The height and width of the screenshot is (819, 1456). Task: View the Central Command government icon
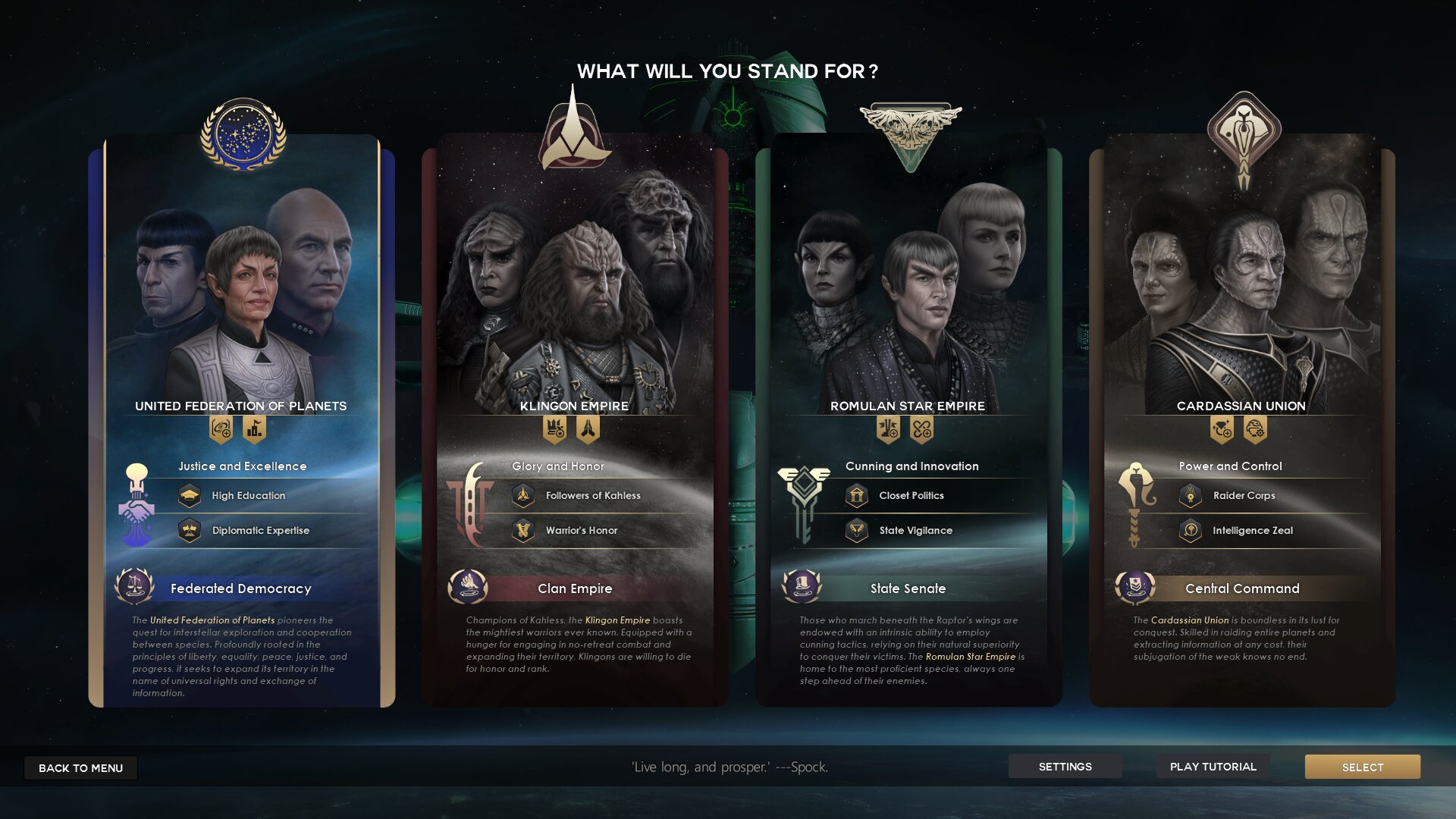click(1135, 586)
